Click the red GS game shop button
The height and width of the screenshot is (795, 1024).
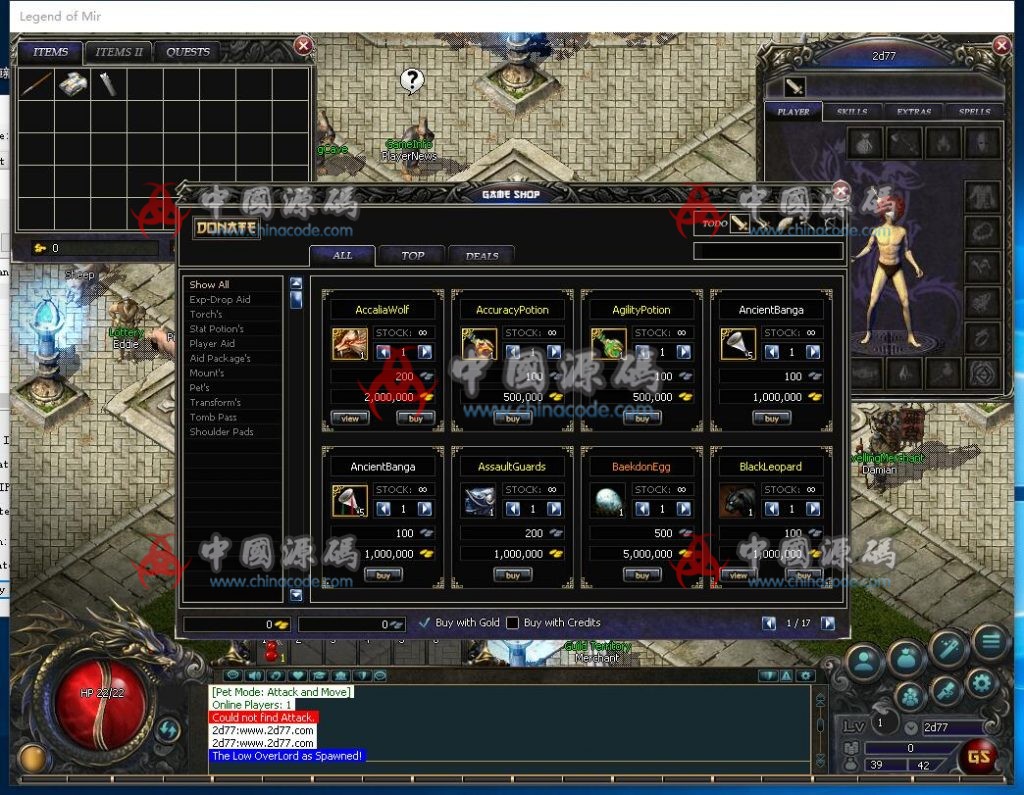[978, 756]
